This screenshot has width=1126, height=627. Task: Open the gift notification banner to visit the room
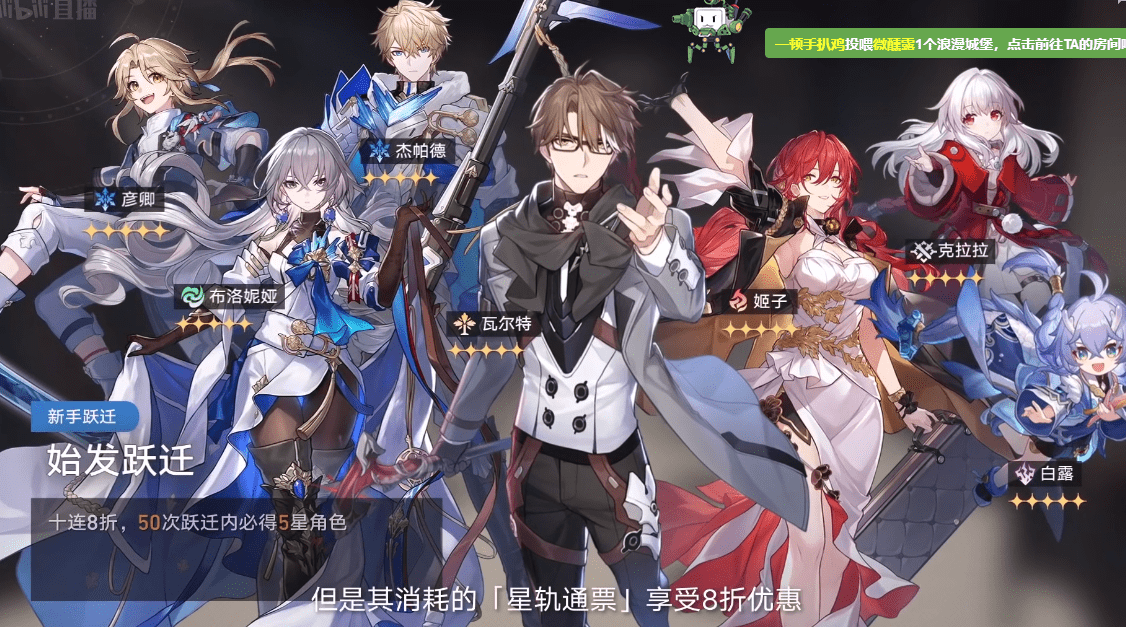click(945, 44)
